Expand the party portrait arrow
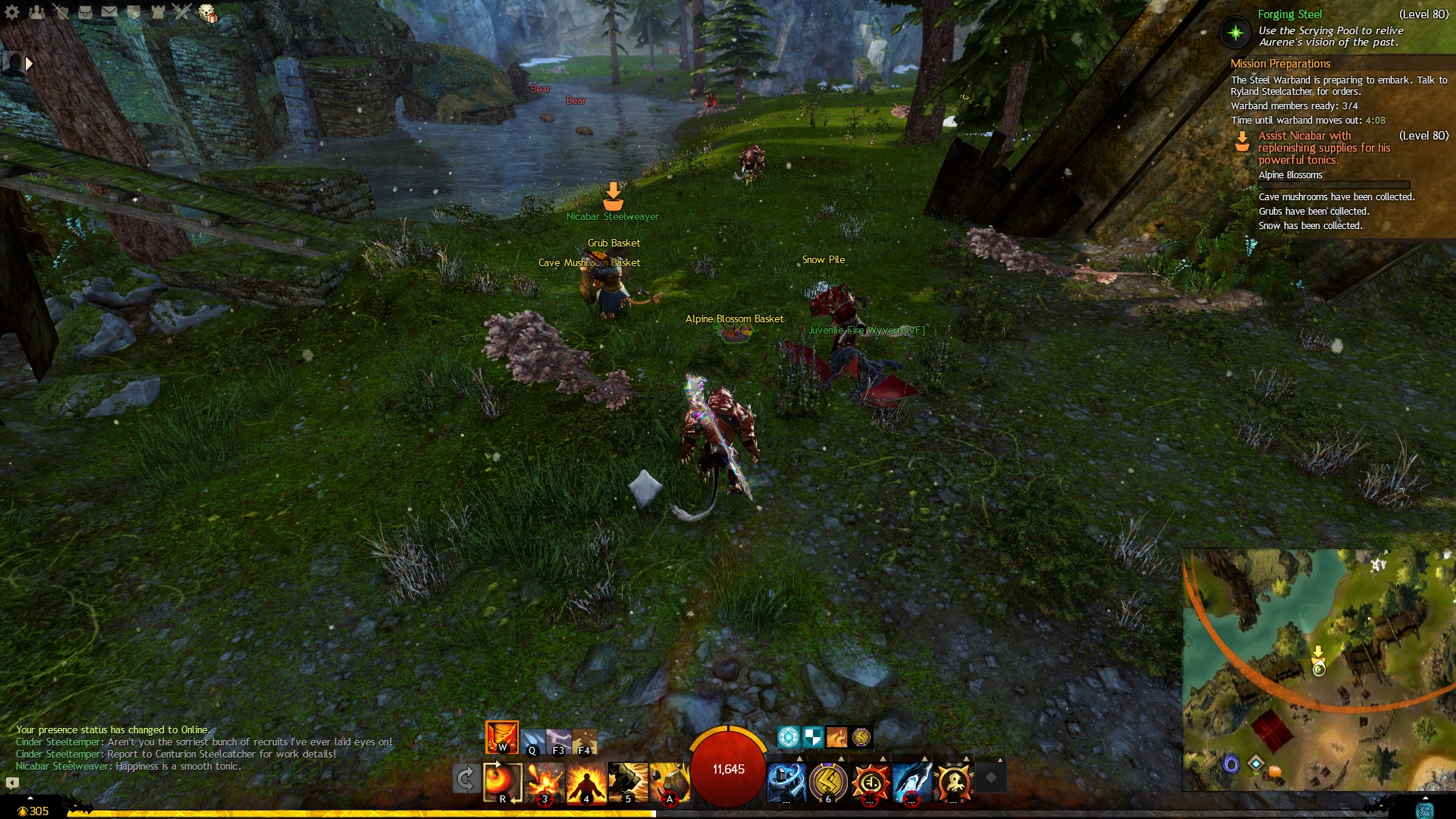Viewport: 1456px width, 819px height. coord(29,64)
